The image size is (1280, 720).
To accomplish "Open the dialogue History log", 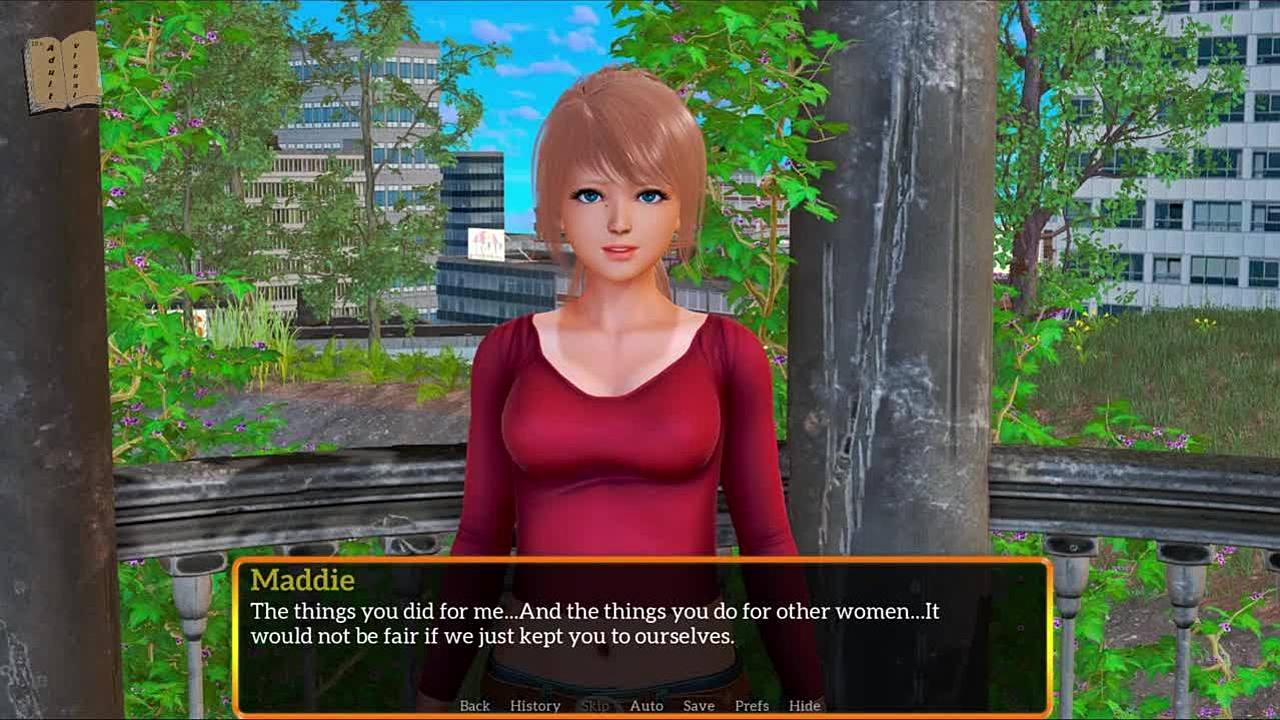I will (535, 706).
